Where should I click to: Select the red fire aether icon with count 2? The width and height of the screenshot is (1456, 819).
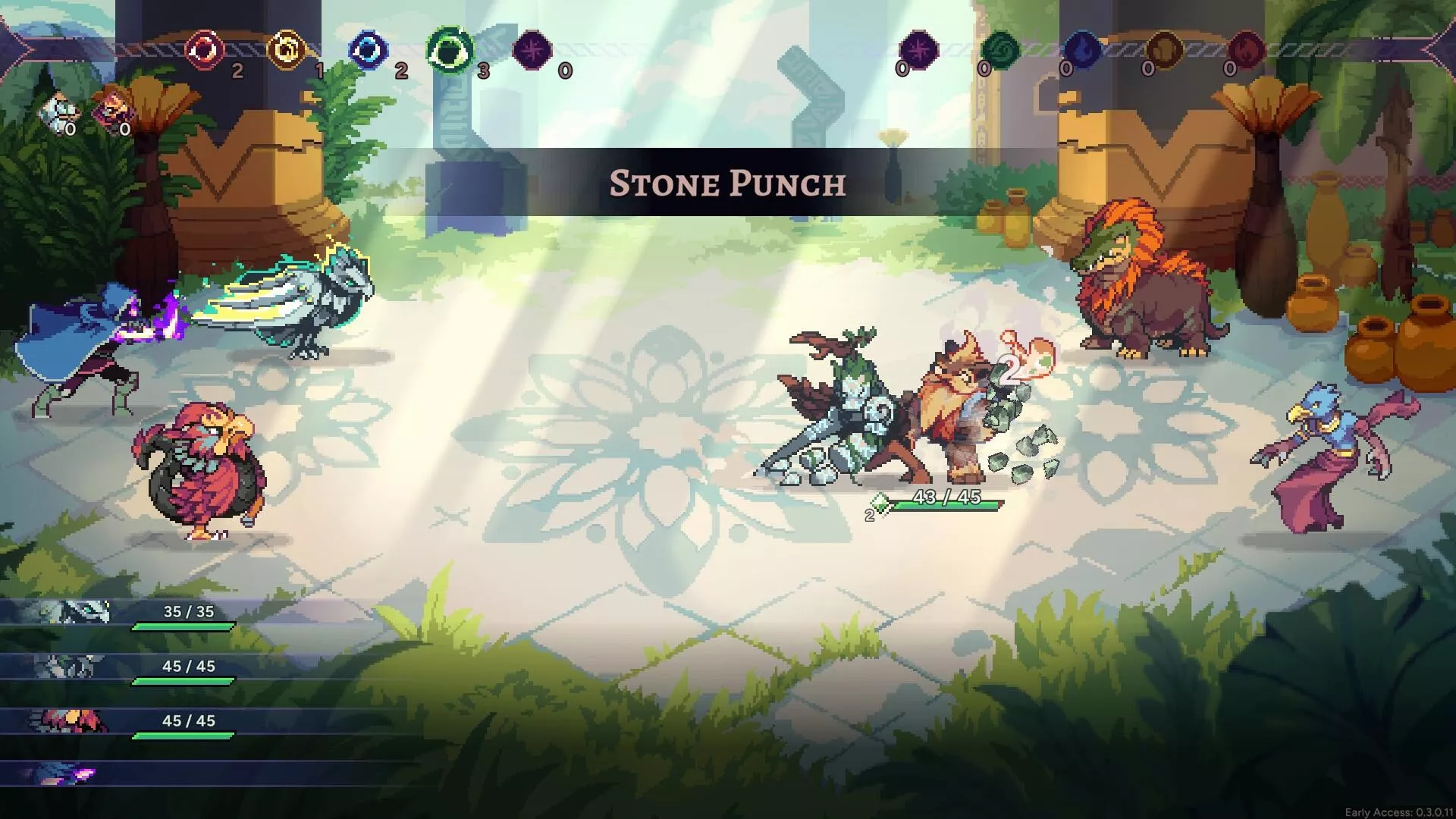(x=205, y=51)
